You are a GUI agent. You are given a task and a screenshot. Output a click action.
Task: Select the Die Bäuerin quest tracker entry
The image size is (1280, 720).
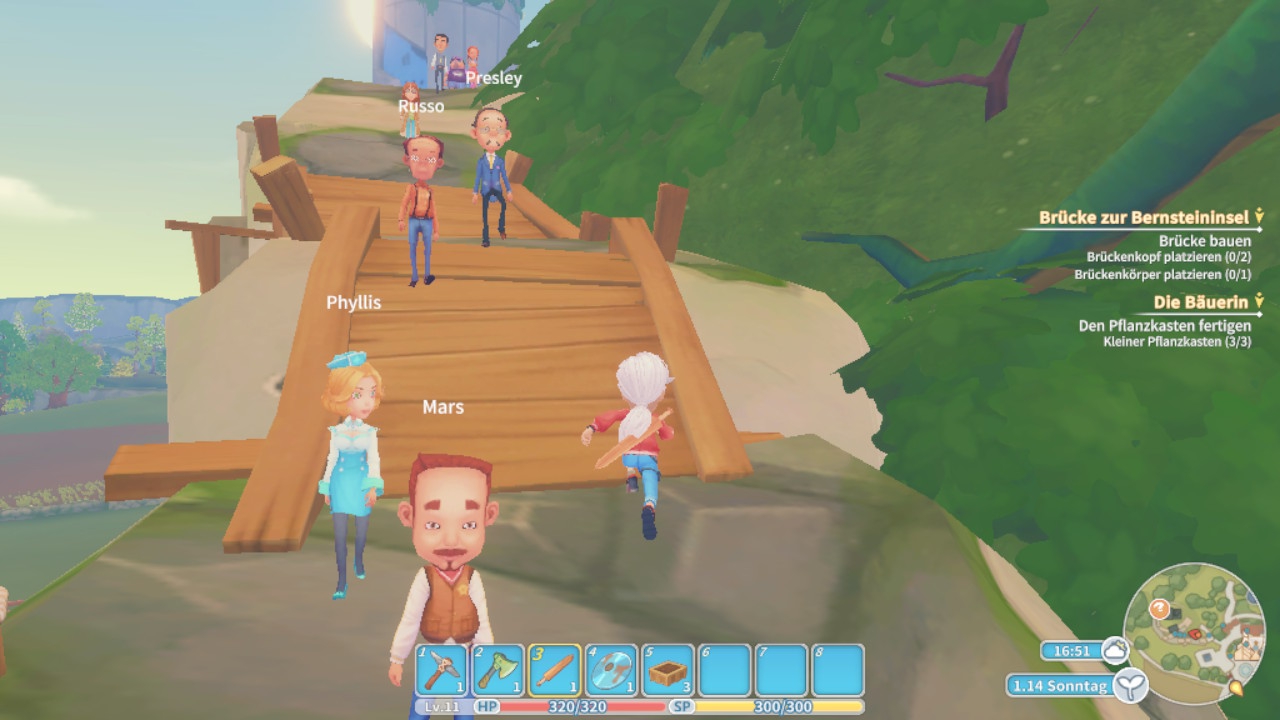pos(1201,302)
